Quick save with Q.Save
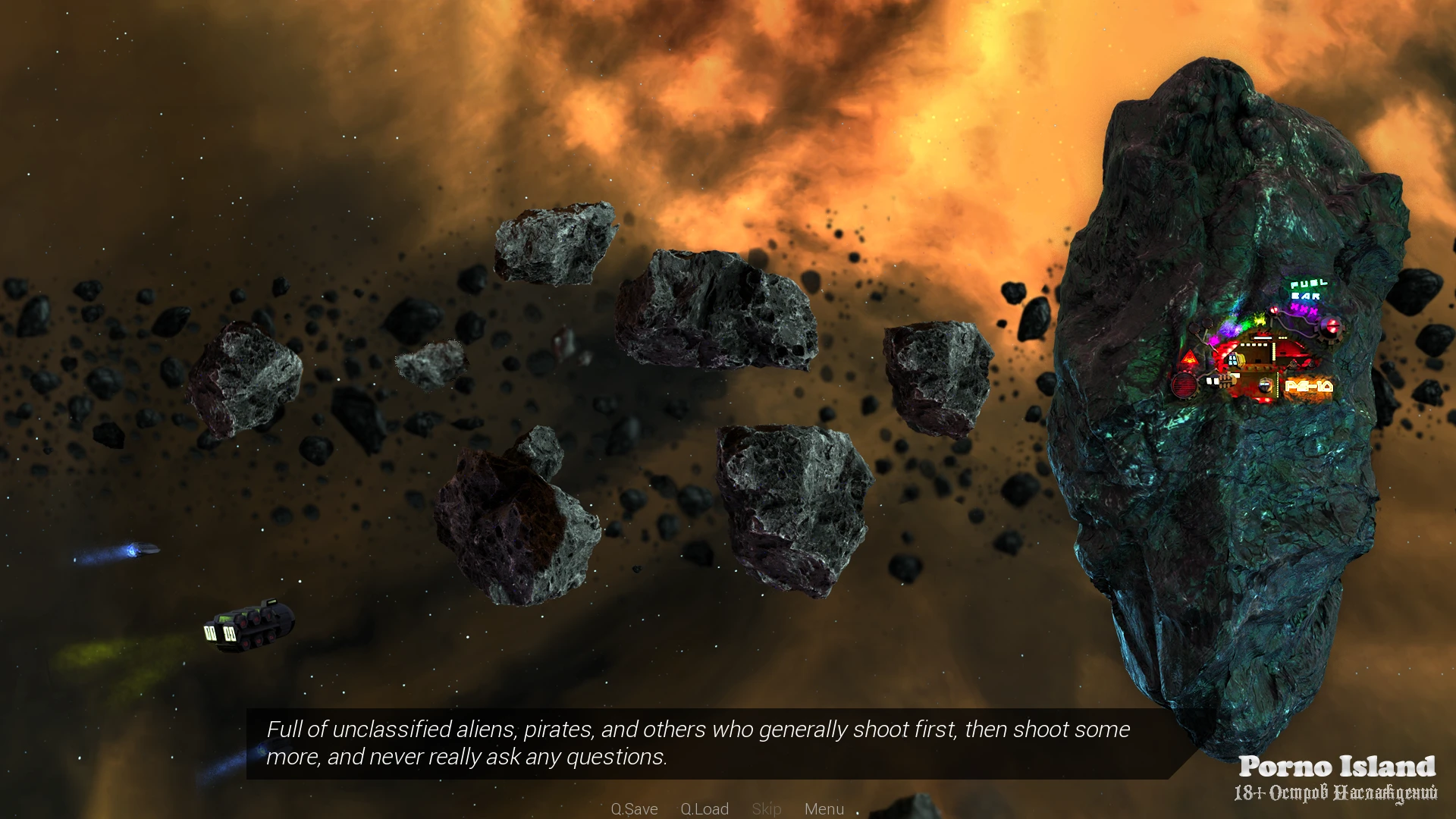 [634, 809]
